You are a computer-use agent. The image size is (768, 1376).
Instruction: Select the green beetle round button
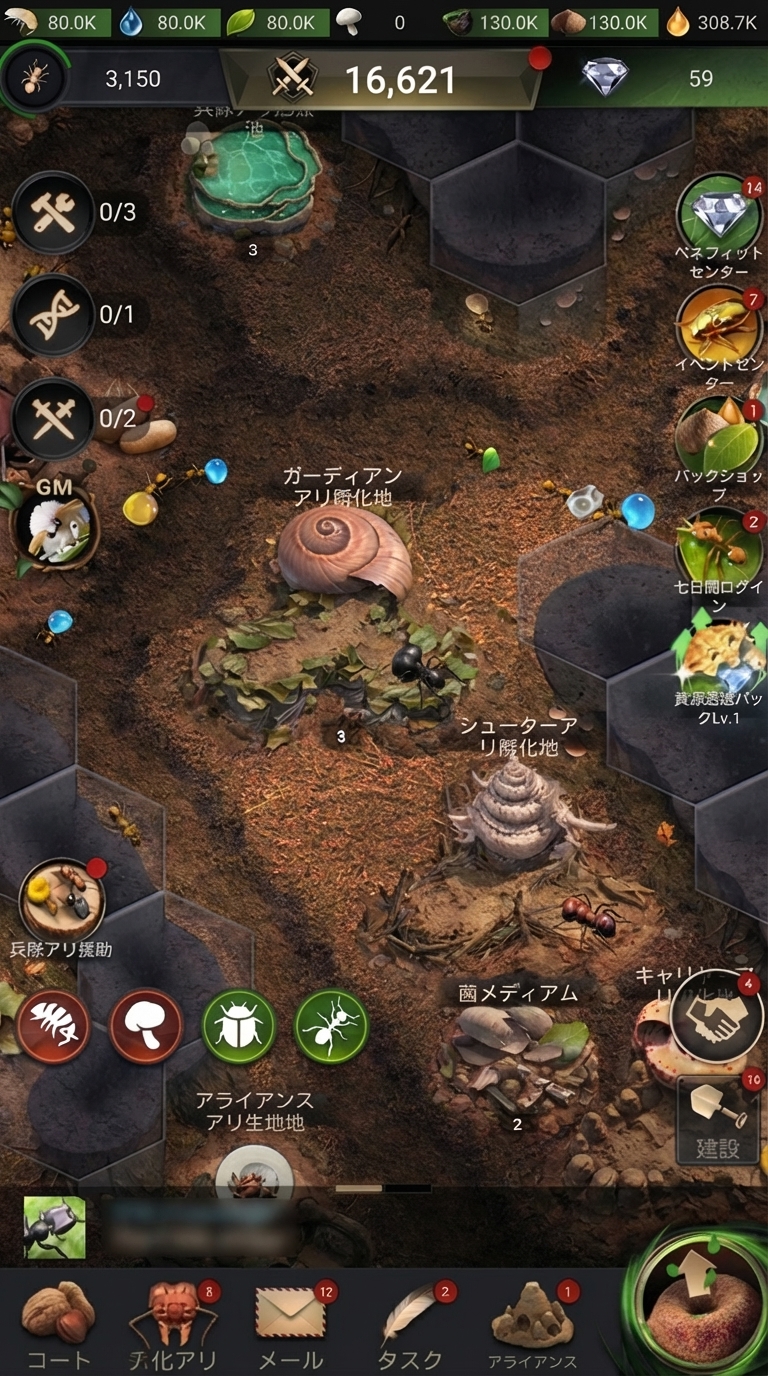(x=239, y=1026)
